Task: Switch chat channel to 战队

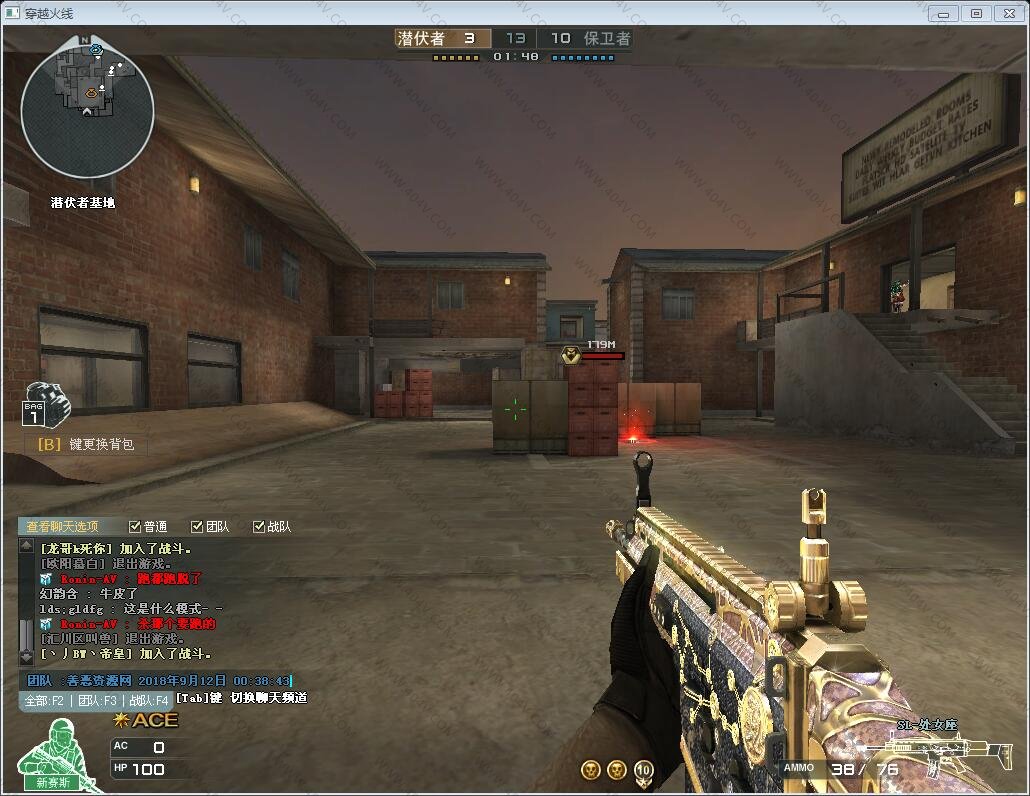Action: coord(147,701)
